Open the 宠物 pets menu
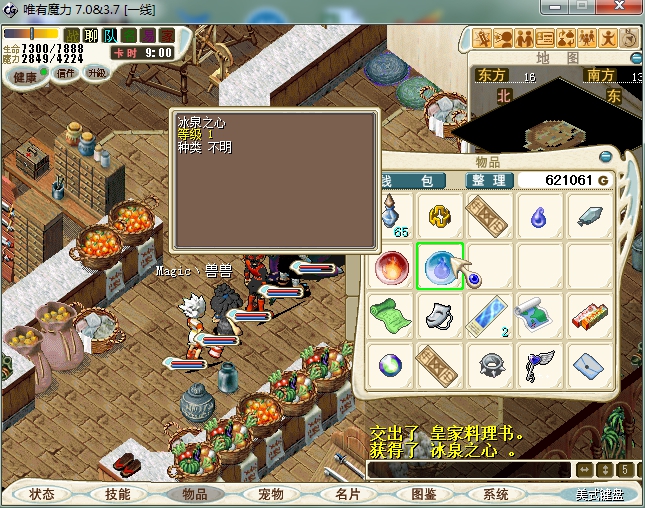Image resolution: width=645 pixels, height=508 pixels. coord(271,494)
